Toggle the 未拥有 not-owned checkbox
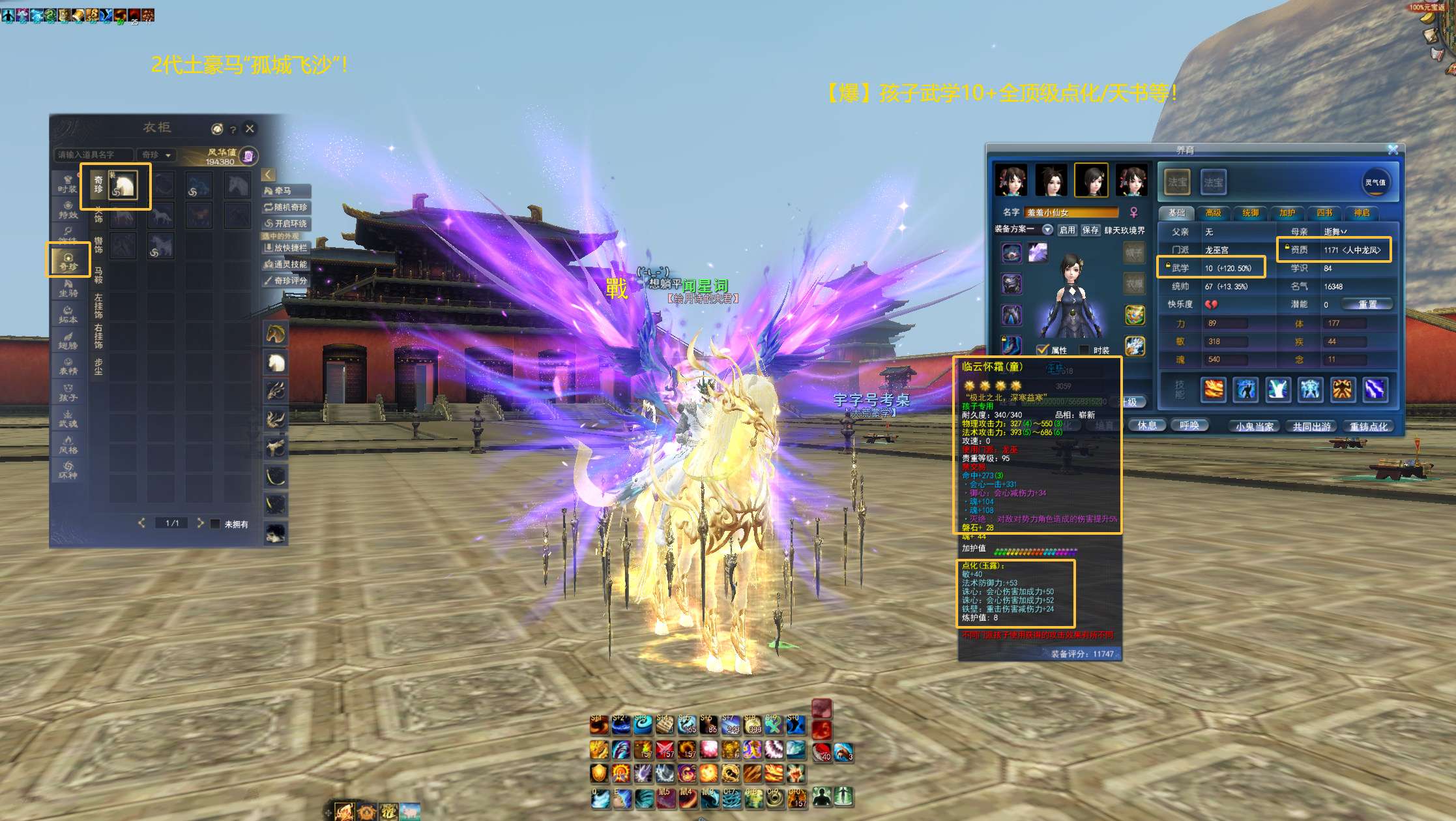Screen dimensions: 1456x821 215,524
